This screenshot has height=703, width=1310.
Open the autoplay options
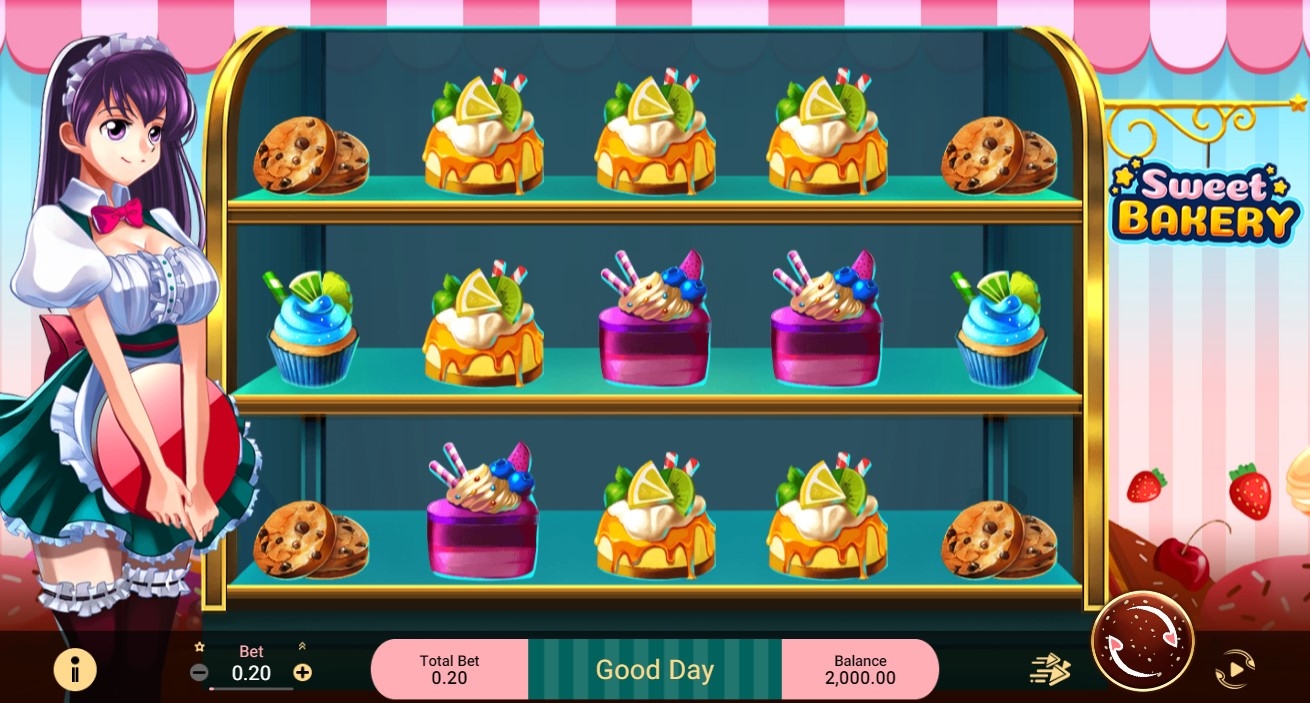1234,669
